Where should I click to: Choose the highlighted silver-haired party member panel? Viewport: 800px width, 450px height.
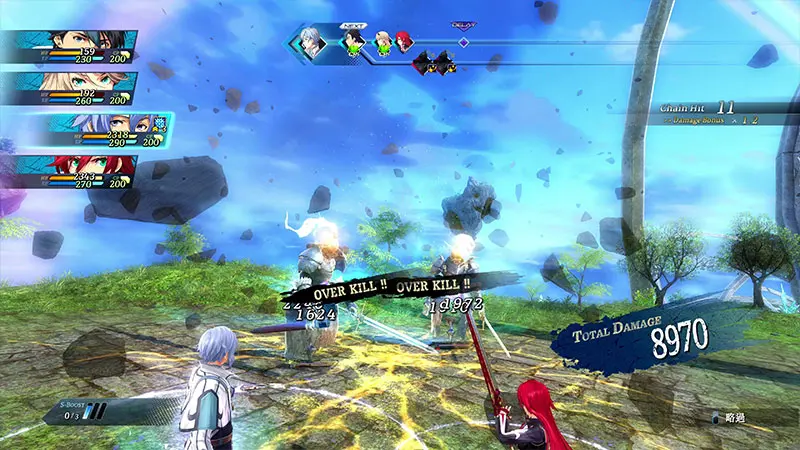(100, 131)
